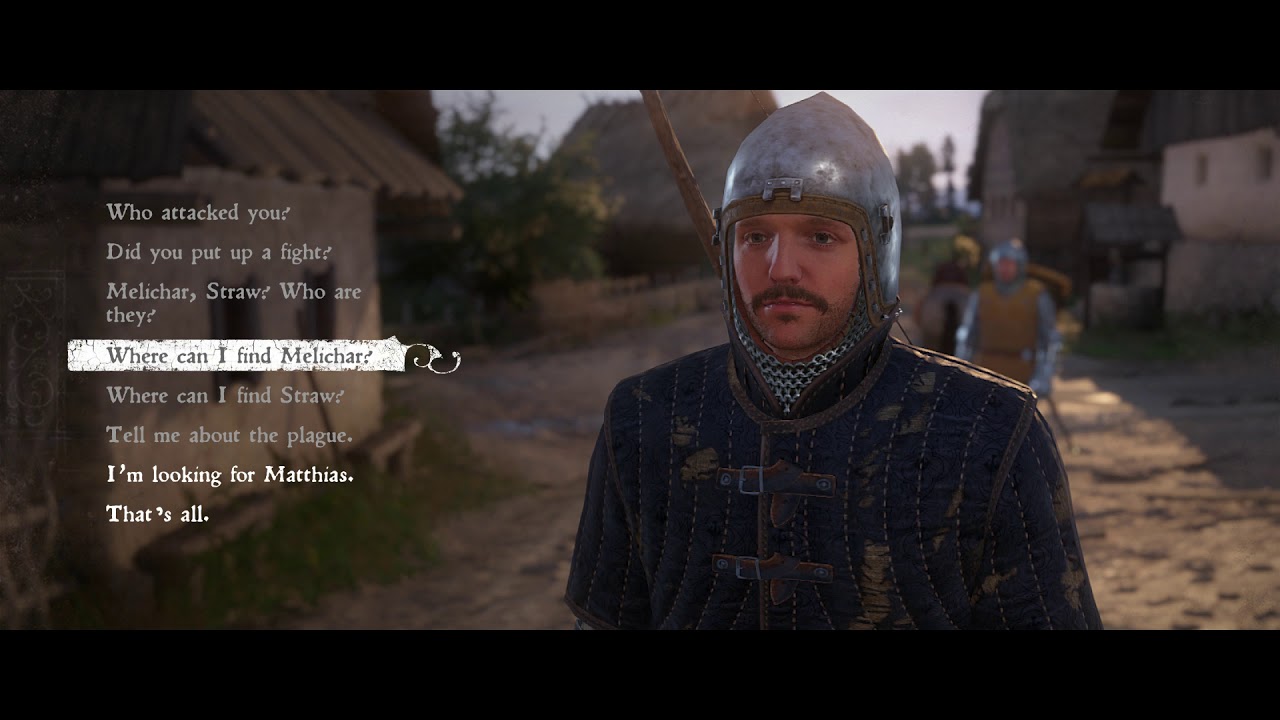The image size is (1280, 720).
Task: Choose "Did you put up a fight?"
Action: click(218, 252)
